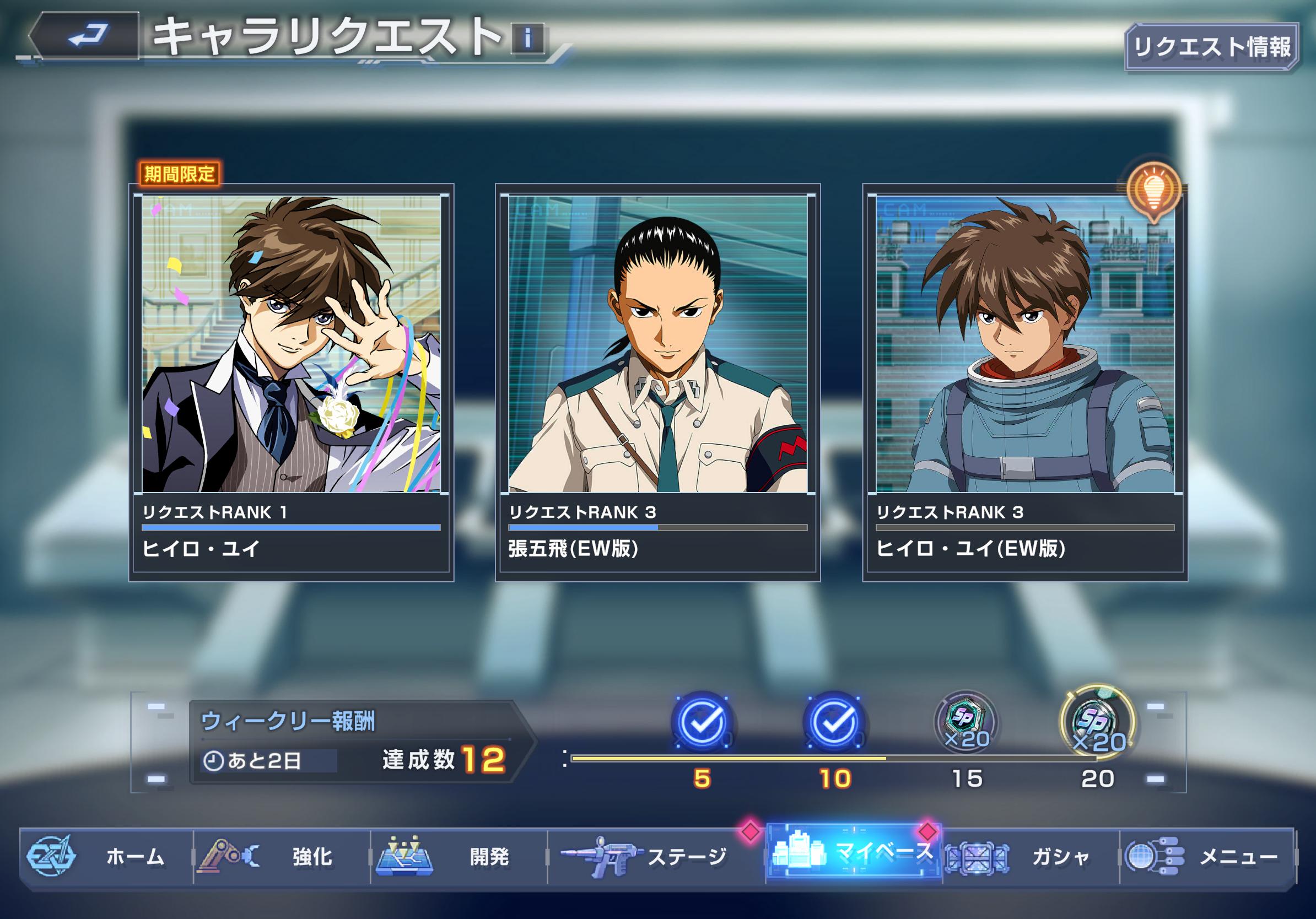This screenshot has height=919, width=1316.
Task: Open the ガシャ gacha menu
Action: point(1031,857)
